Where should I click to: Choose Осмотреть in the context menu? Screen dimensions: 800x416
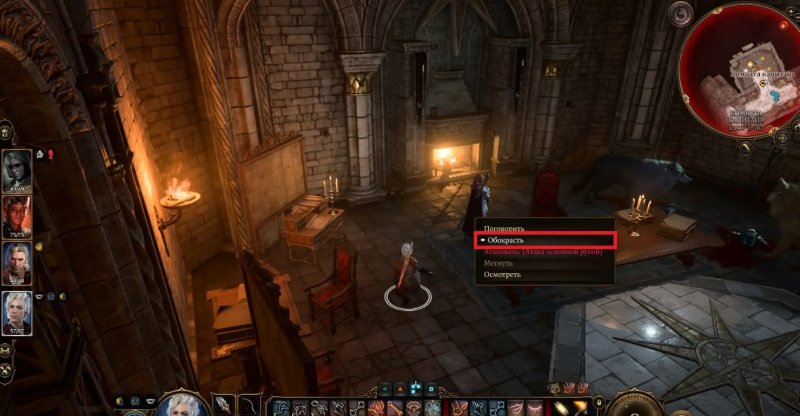click(501, 273)
